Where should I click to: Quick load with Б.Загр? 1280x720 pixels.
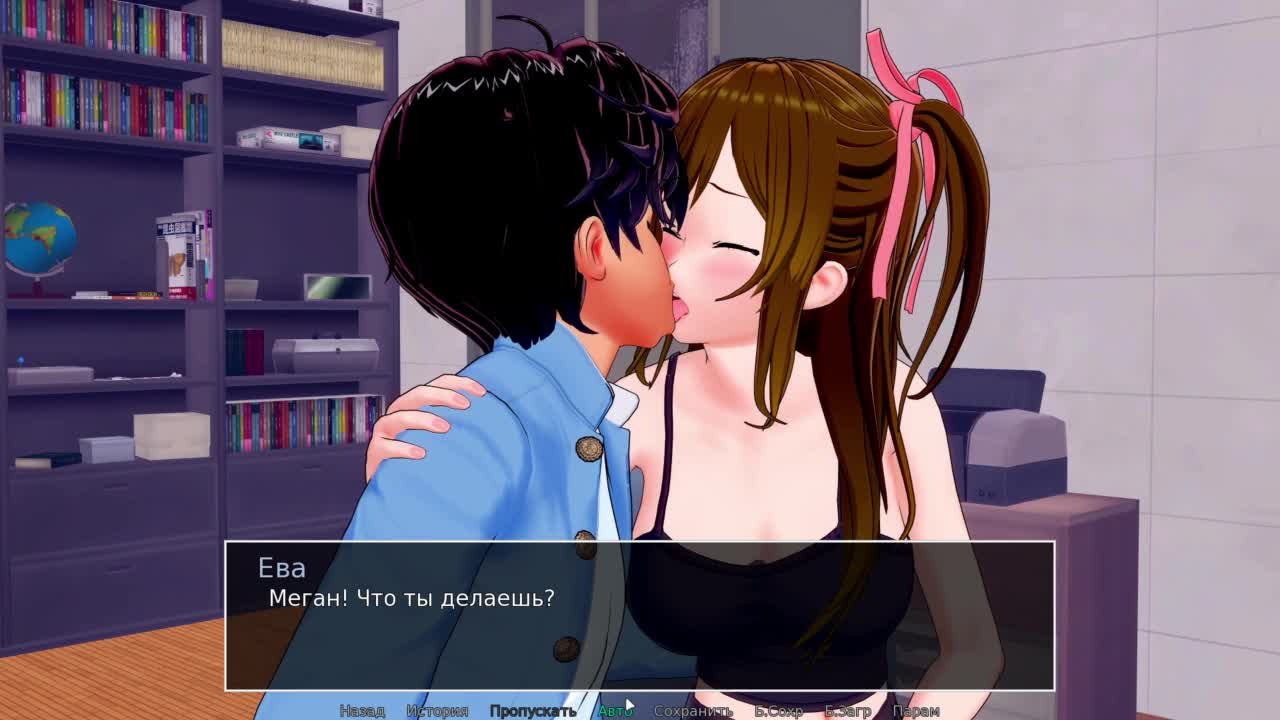click(847, 711)
